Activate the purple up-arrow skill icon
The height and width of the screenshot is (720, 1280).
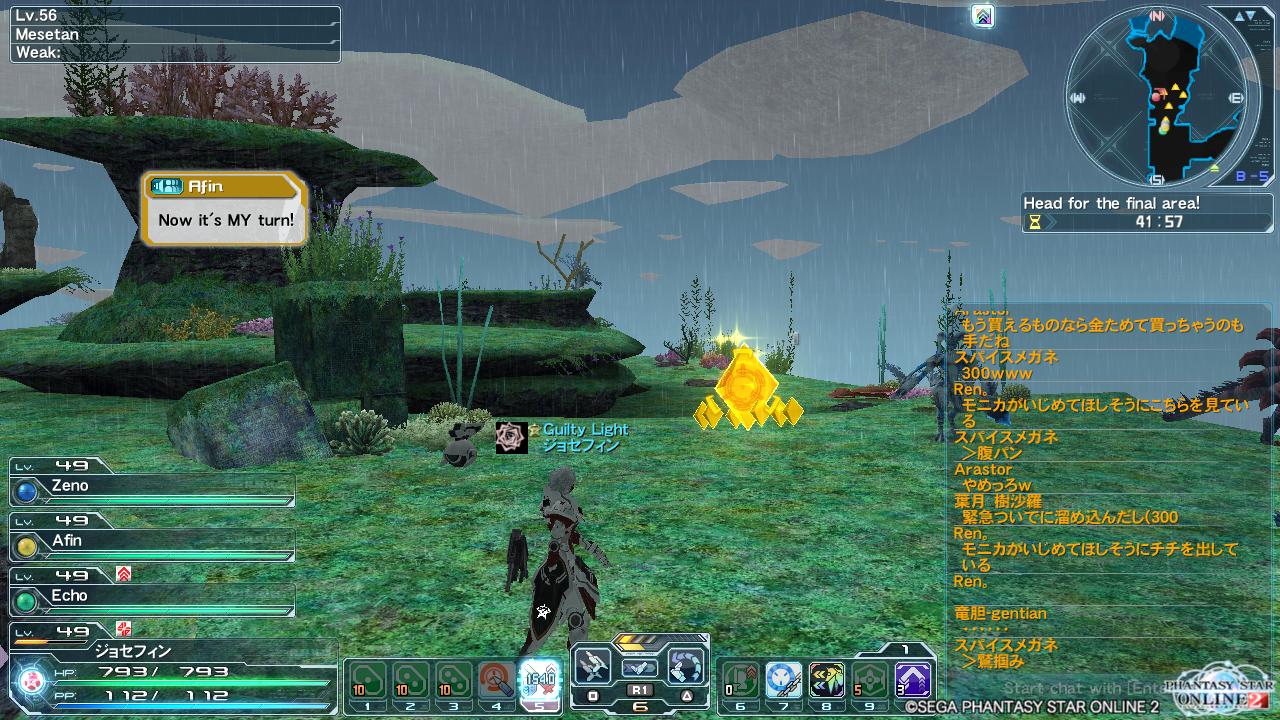[x=912, y=680]
